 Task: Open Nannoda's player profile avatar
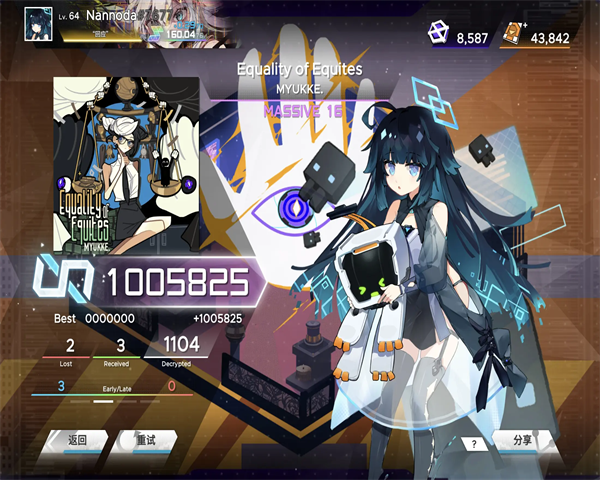click(38, 21)
